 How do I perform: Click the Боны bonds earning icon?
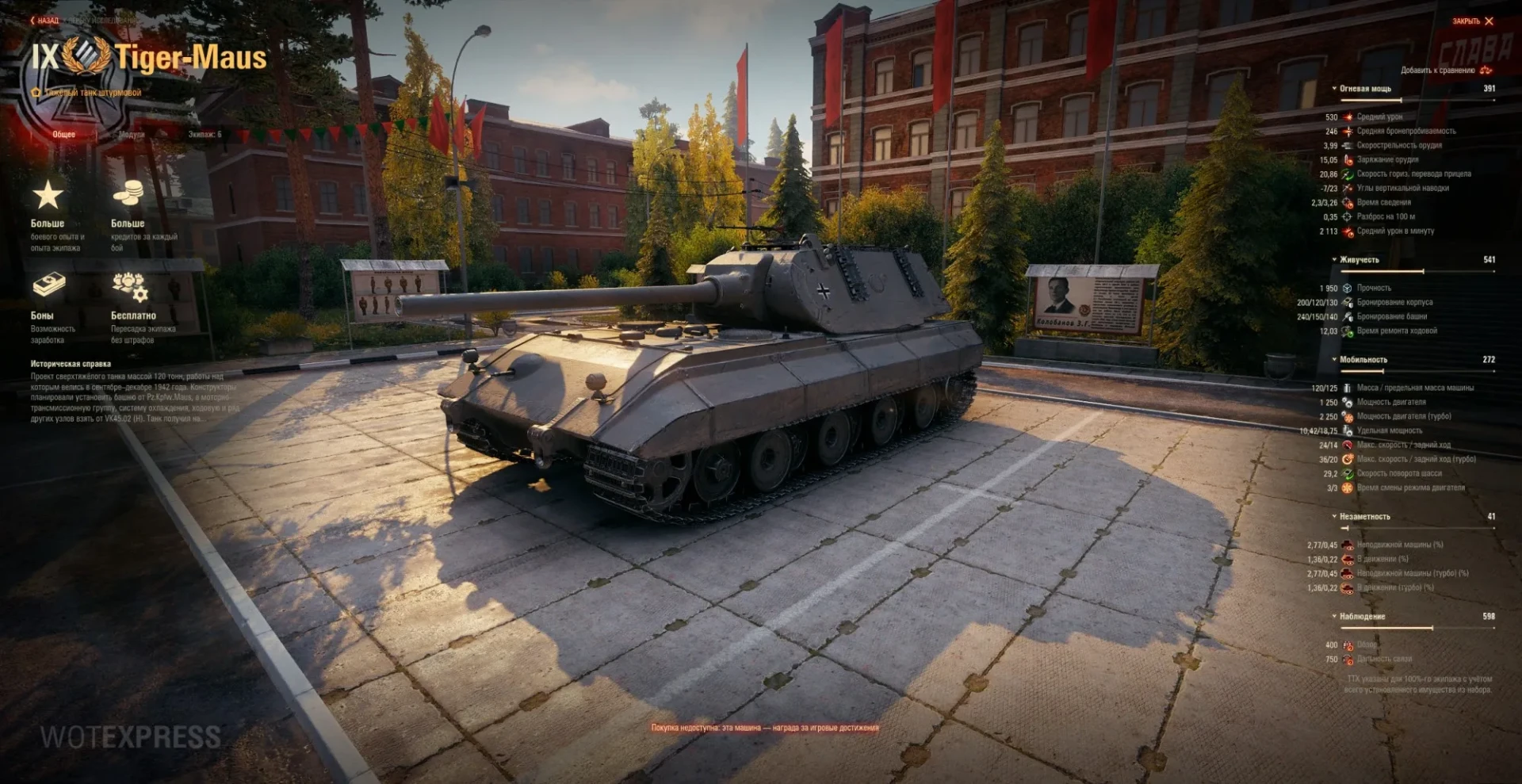pos(48,285)
